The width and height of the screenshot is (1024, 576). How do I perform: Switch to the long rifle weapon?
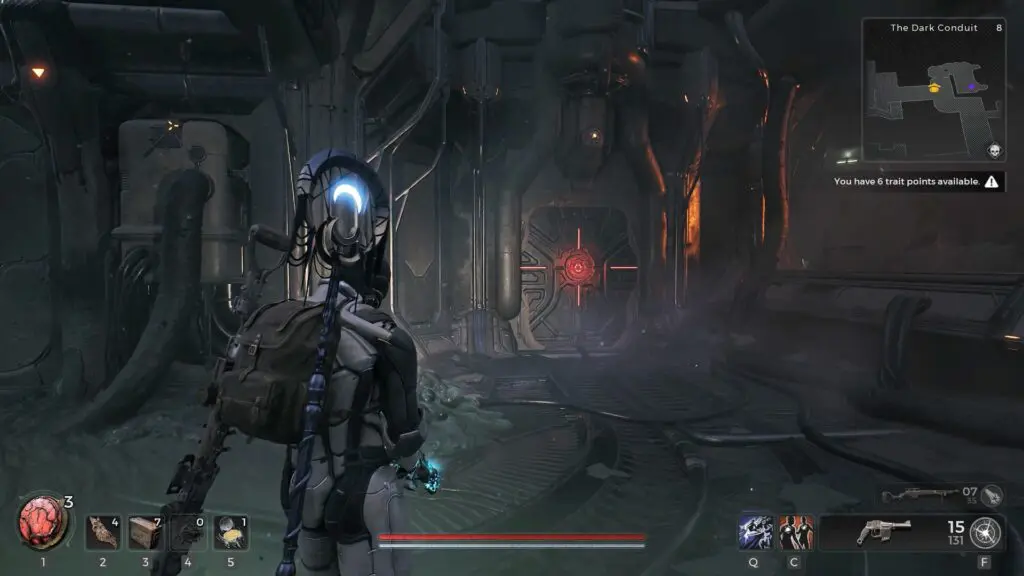tap(912, 494)
